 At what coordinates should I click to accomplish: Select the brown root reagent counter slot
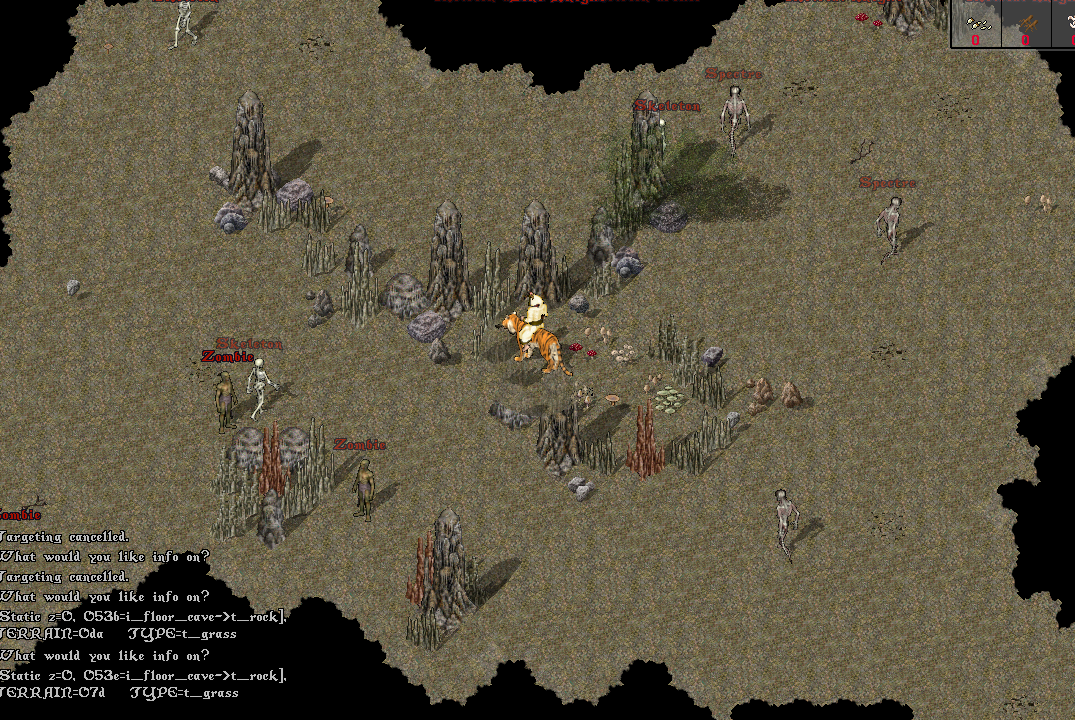coord(1026,25)
